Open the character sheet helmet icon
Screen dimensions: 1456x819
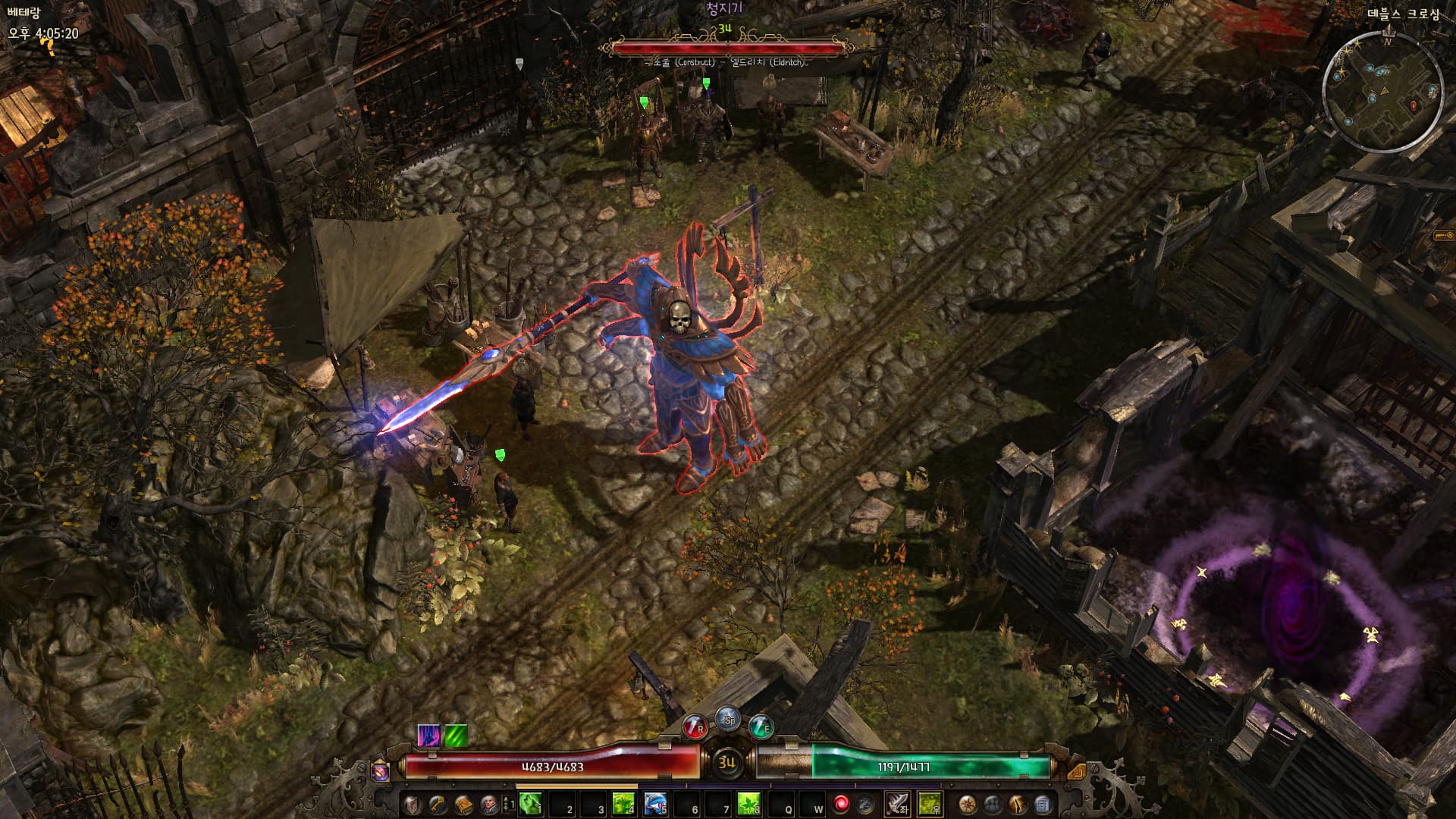[413, 804]
